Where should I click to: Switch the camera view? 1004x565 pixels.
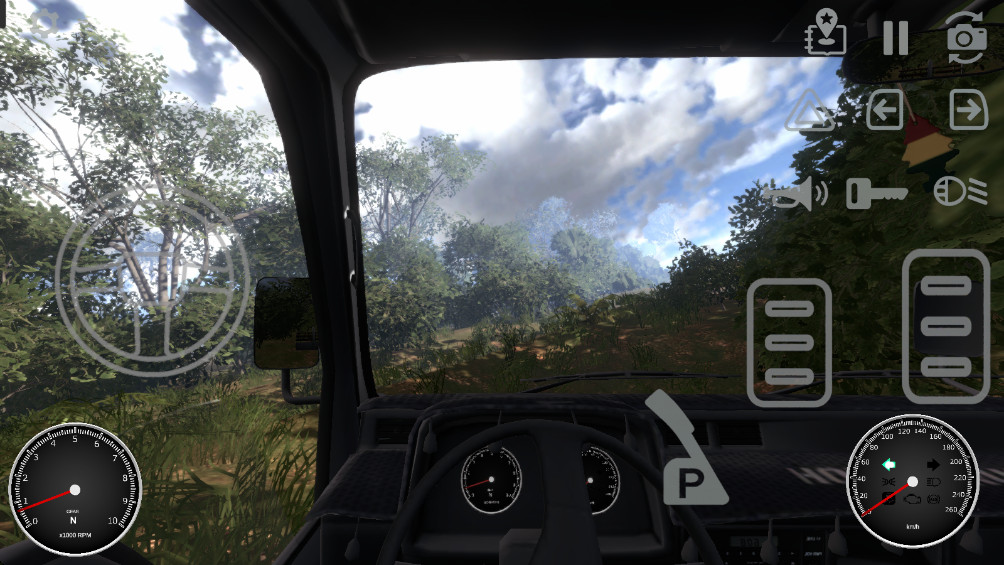[967, 37]
